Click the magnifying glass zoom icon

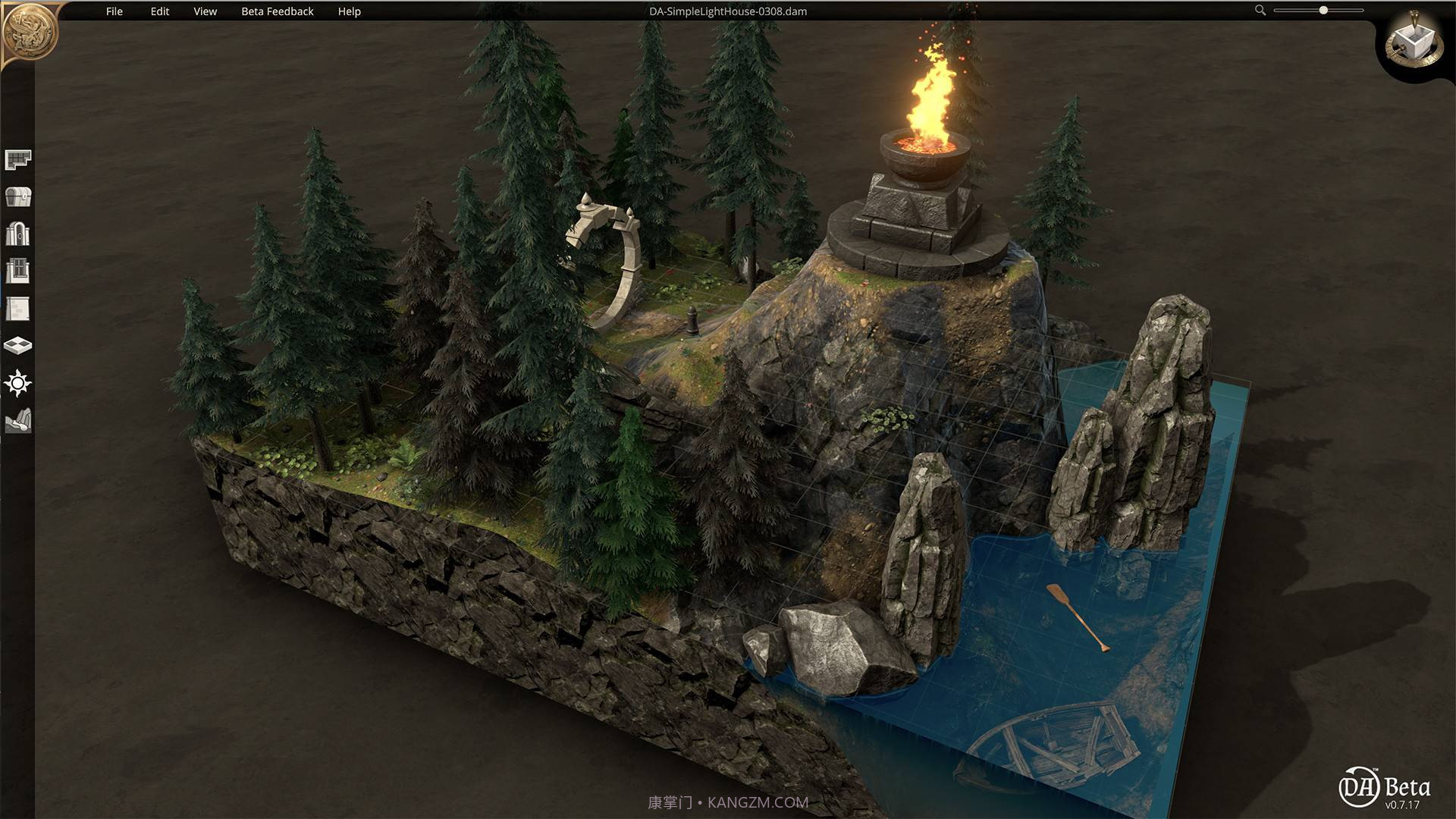tap(1260, 11)
